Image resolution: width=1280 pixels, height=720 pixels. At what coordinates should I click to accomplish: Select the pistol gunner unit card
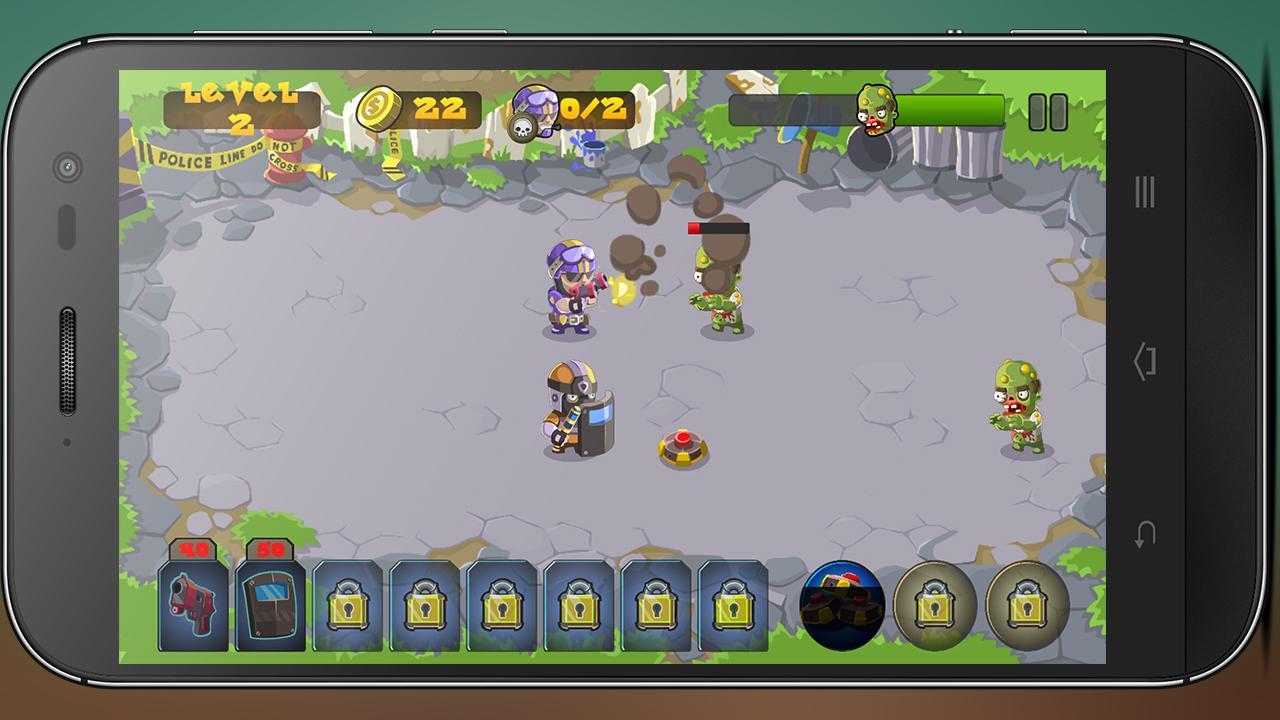pyautogui.click(x=193, y=604)
